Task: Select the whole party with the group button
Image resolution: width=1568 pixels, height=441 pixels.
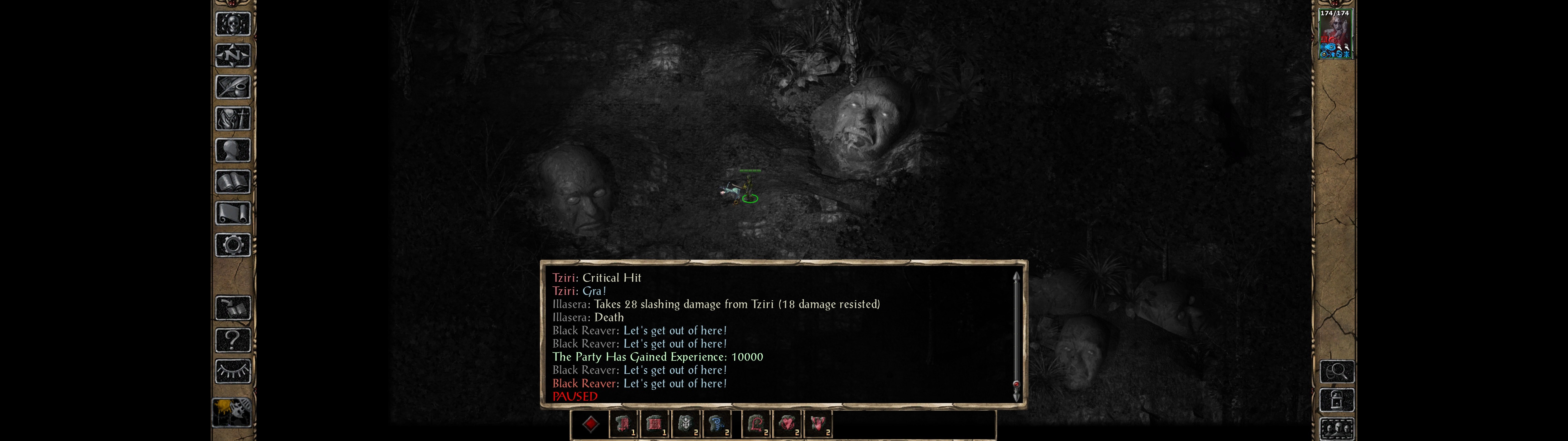Action: [x=1337, y=429]
